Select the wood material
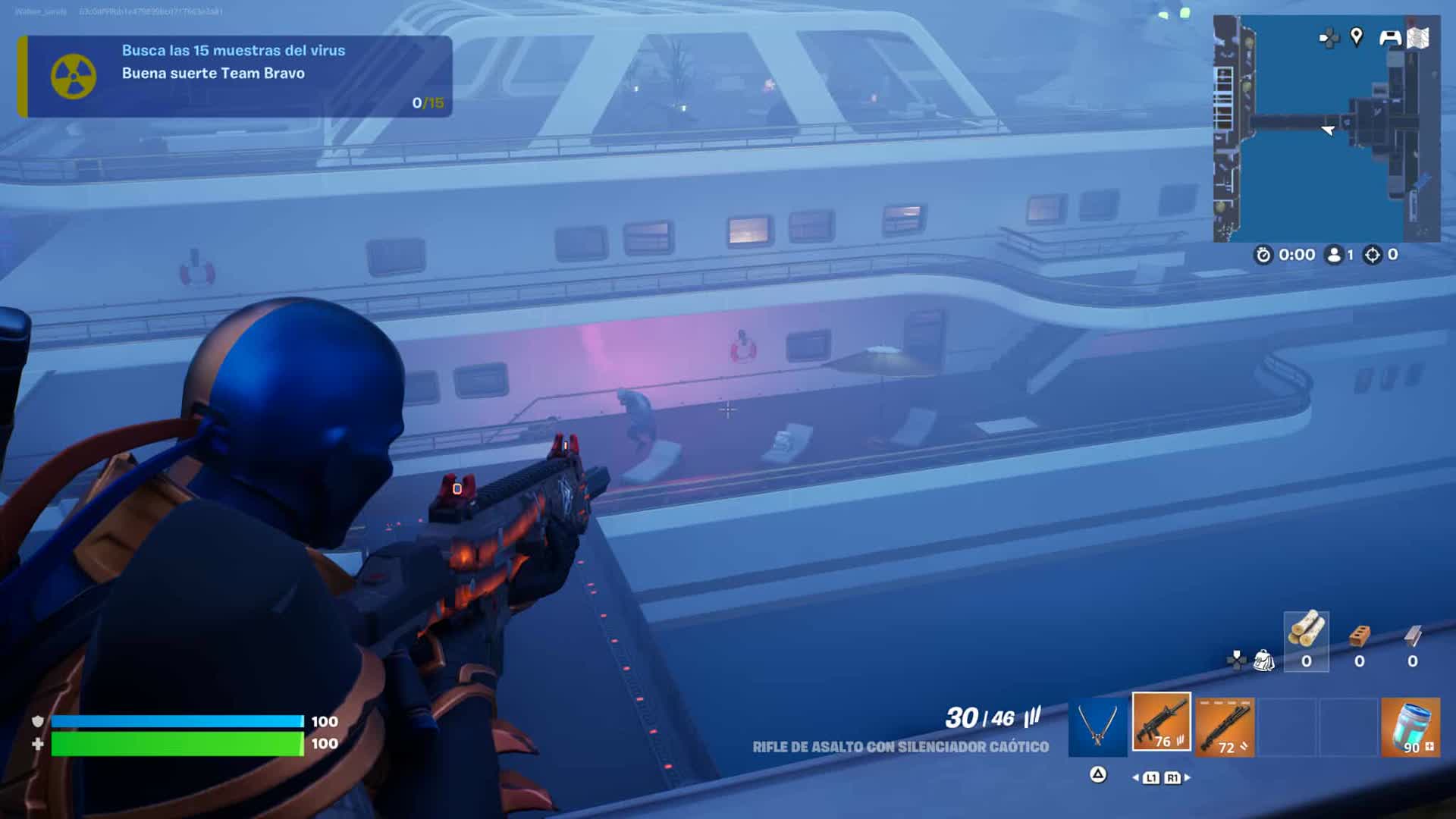Viewport: 1456px width, 819px height. point(1306,642)
